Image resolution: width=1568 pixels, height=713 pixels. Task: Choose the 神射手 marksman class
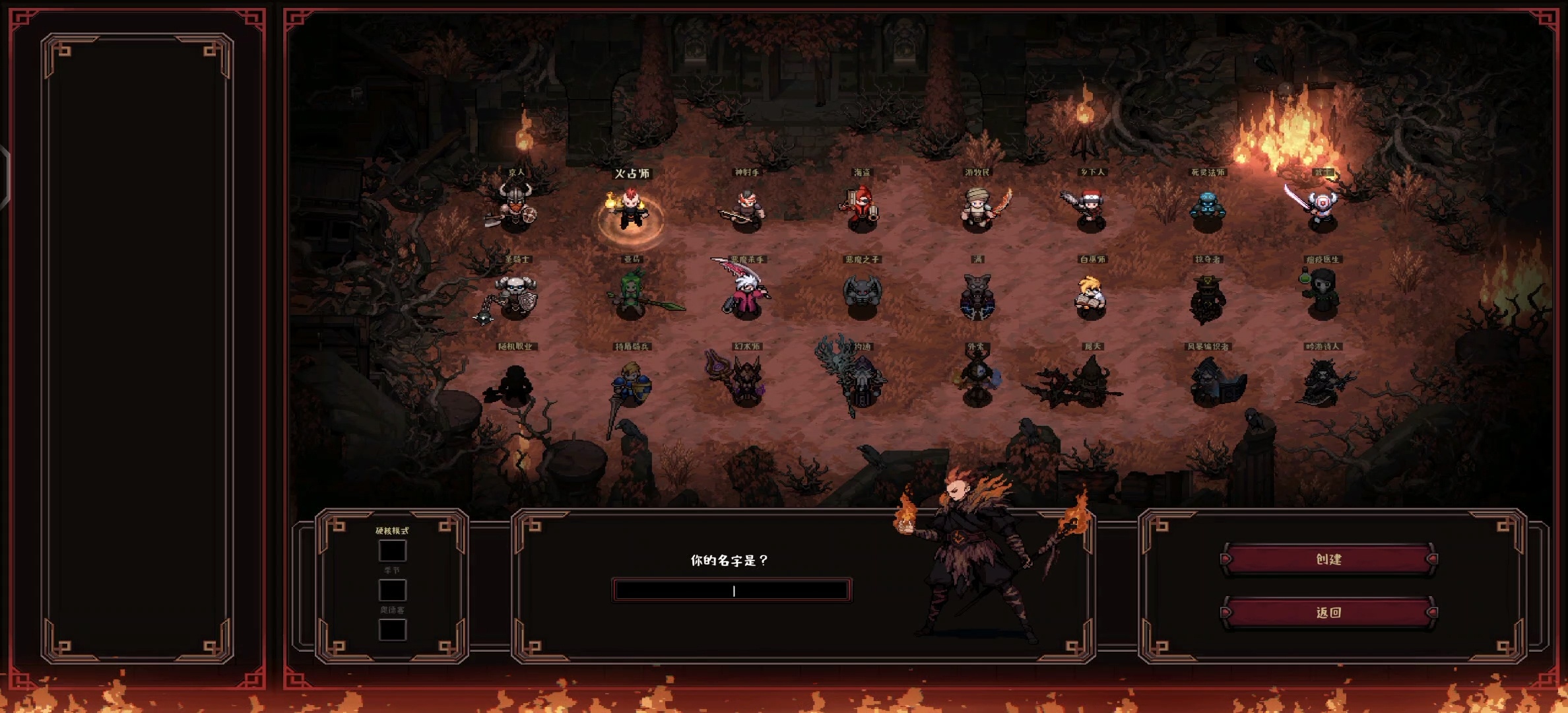(x=746, y=208)
